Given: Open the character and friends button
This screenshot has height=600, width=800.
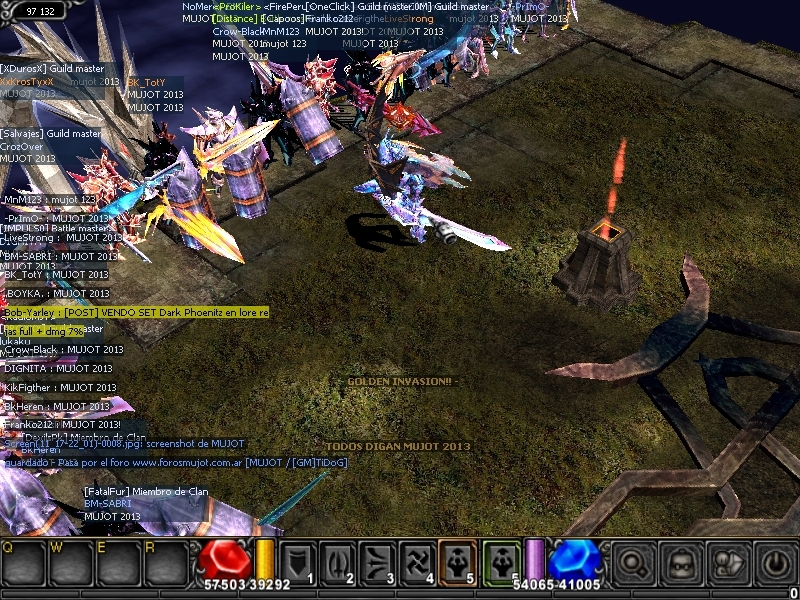Looking at the screenshot, I should (729, 564).
